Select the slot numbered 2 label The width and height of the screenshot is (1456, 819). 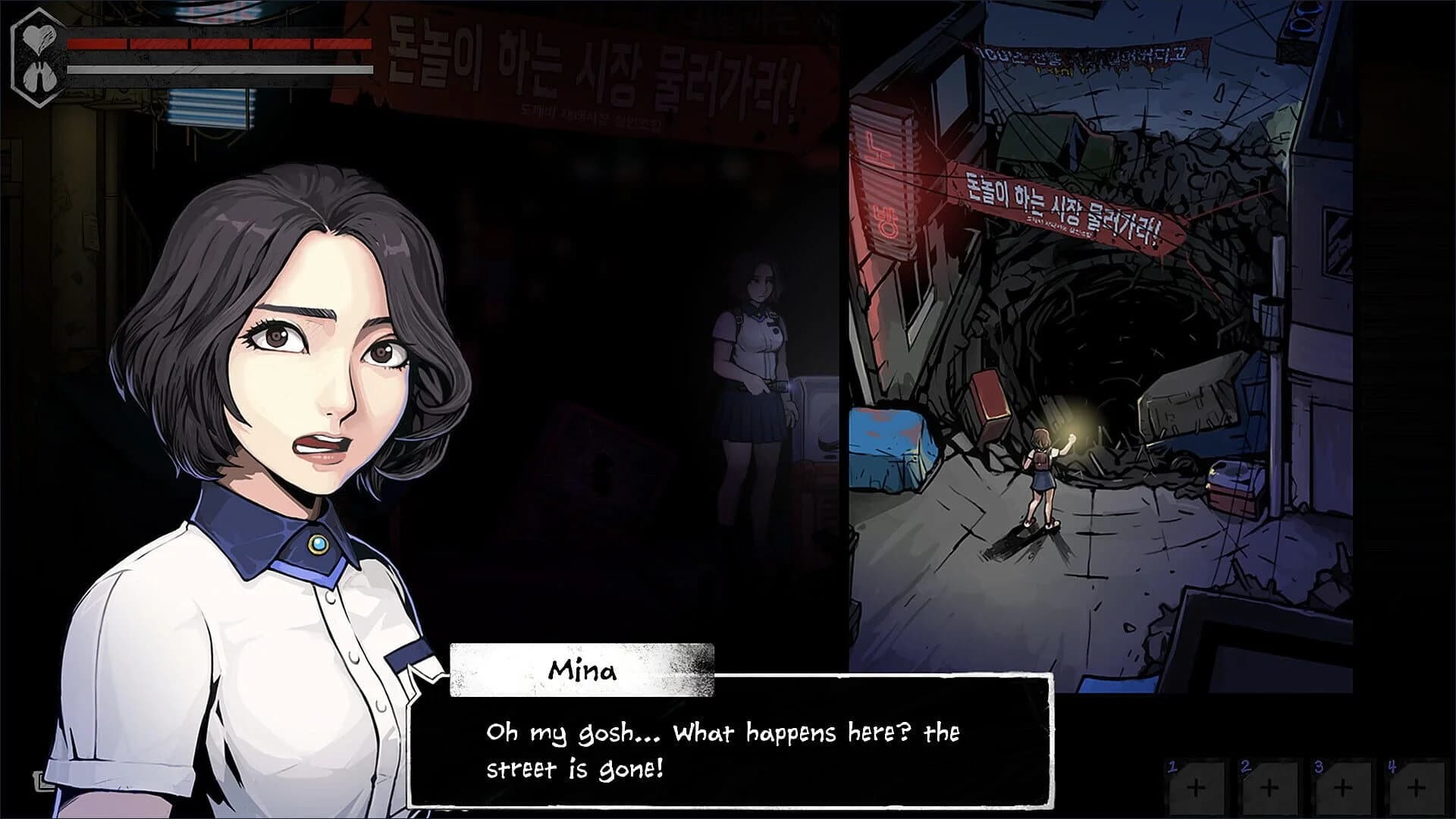[1246, 766]
